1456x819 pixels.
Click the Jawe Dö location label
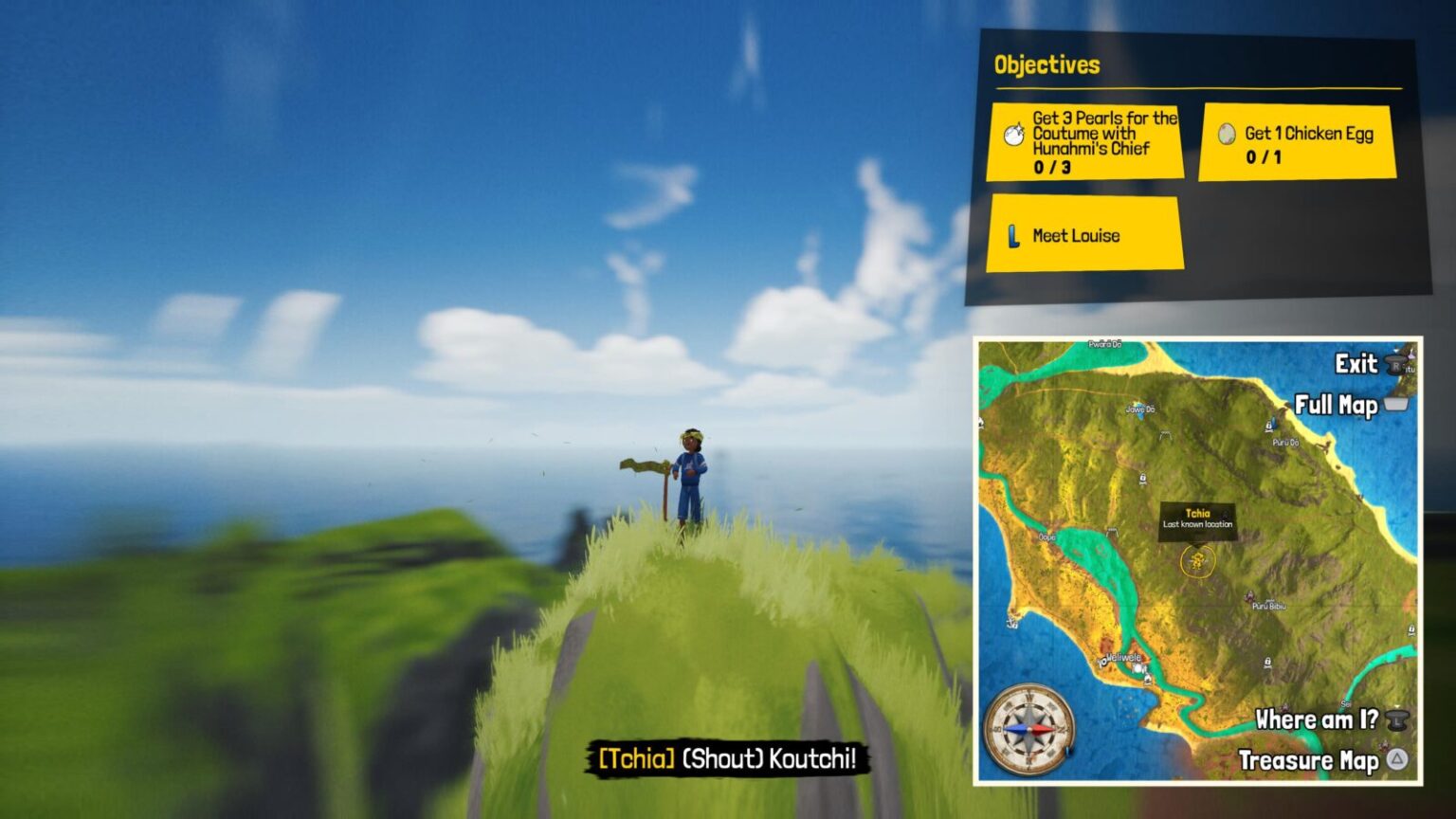1140,409
